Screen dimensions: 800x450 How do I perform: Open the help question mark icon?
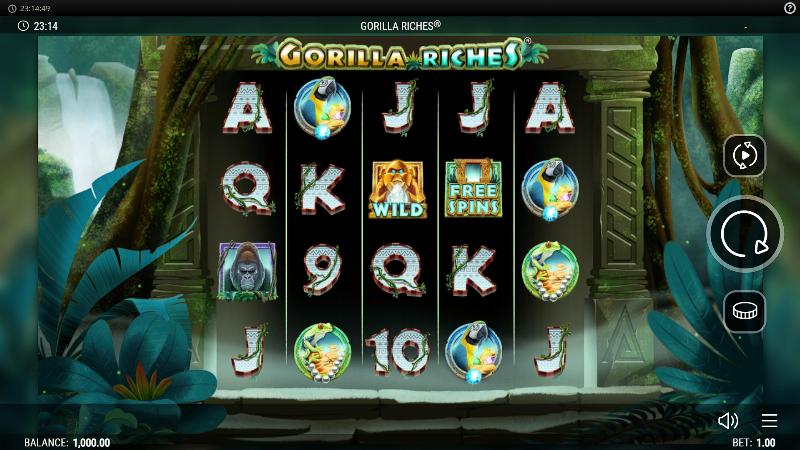pos(789,7)
